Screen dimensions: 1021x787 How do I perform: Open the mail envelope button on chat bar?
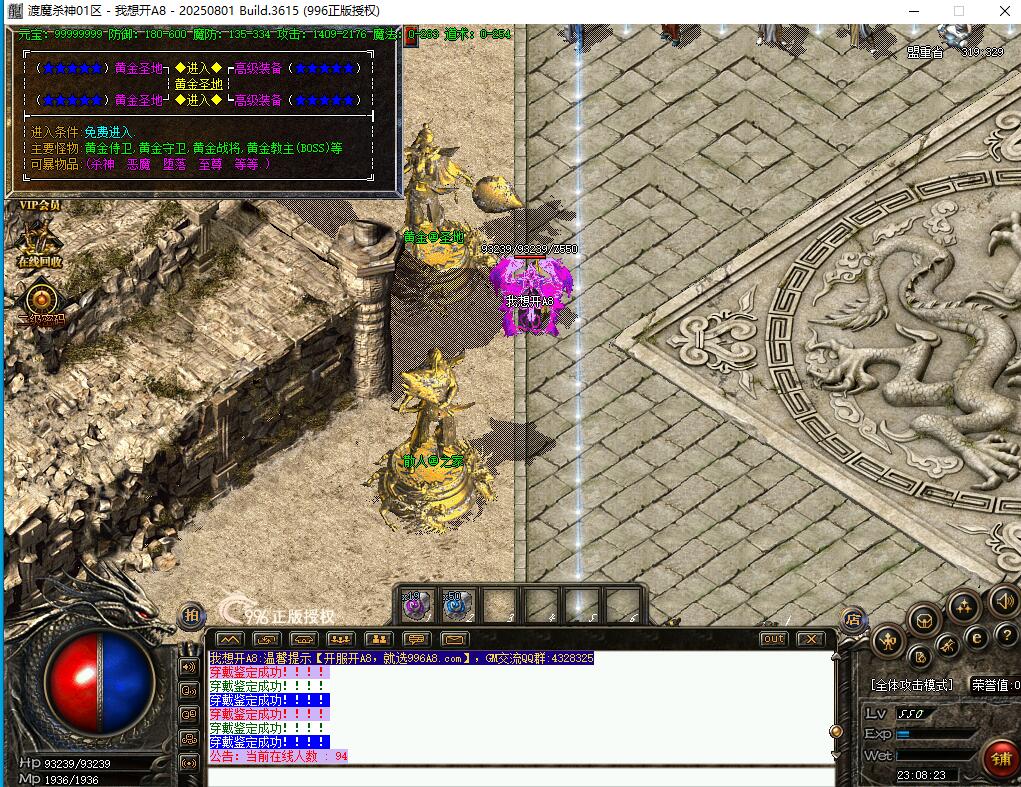pos(455,639)
